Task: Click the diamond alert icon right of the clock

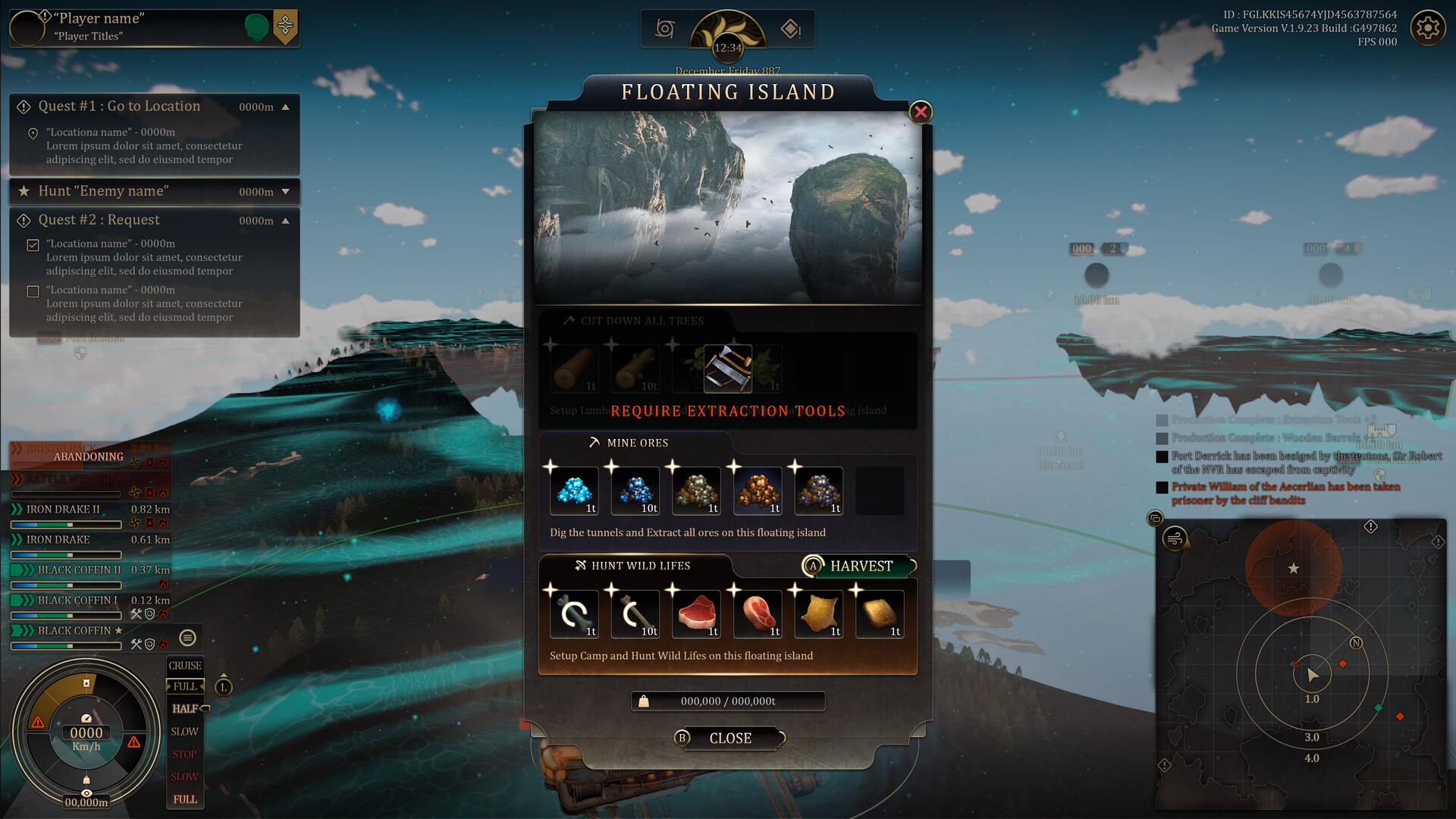Action: [789, 28]
